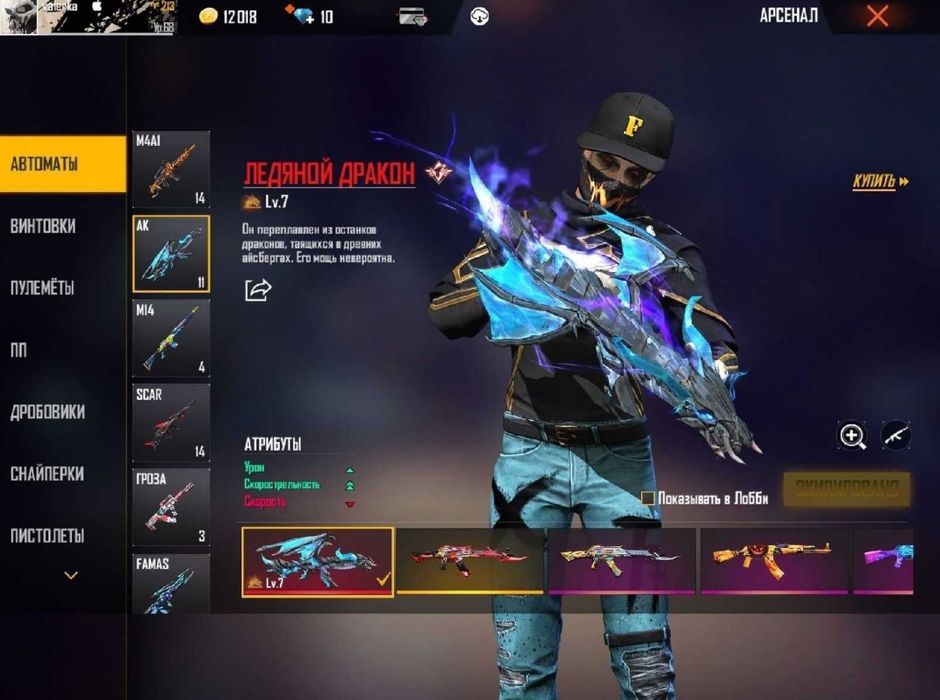Select the Пулемёты category
940x700 pixels.
tap(62, 288)
